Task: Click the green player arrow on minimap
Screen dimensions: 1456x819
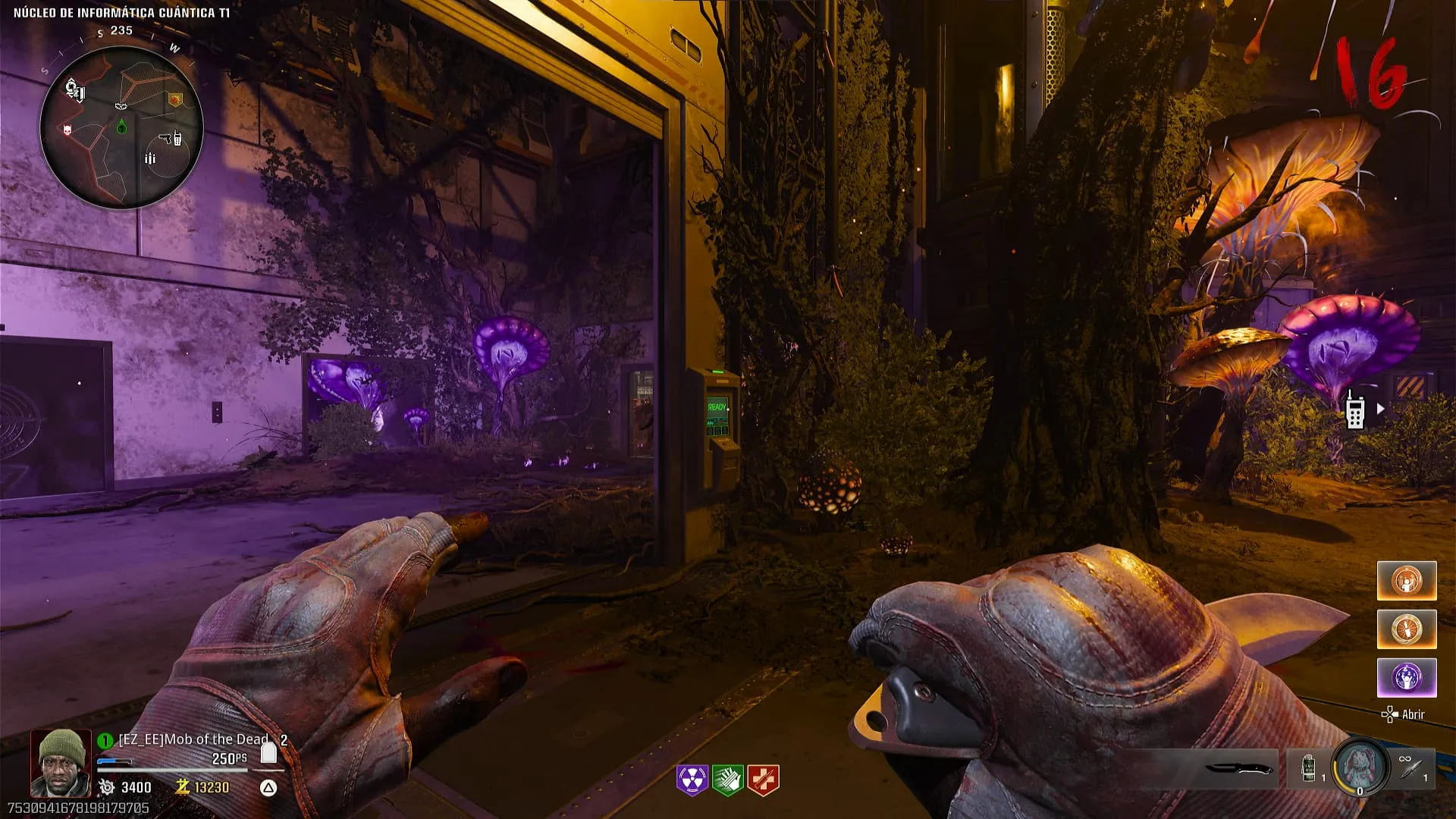Action: [x=122, y=128]
